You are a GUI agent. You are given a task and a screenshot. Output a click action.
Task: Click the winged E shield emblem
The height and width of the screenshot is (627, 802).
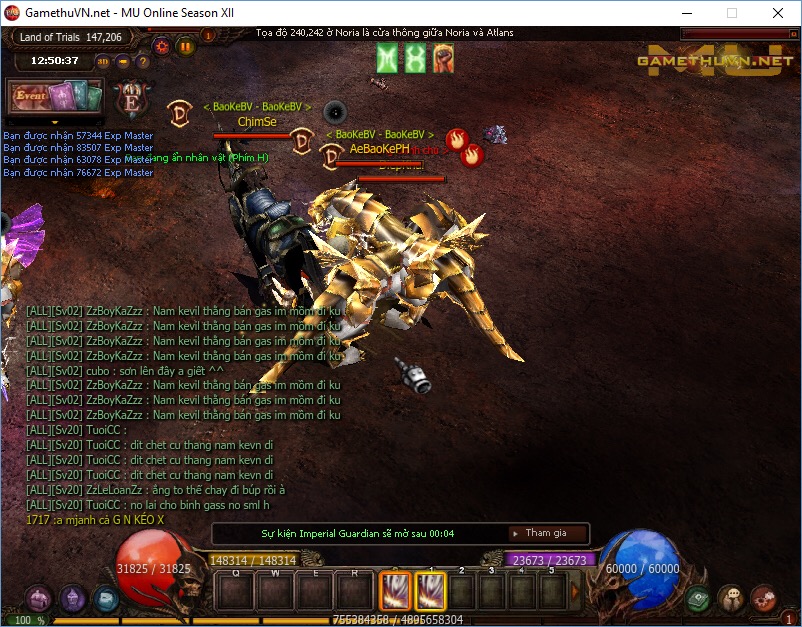[130, 99]
